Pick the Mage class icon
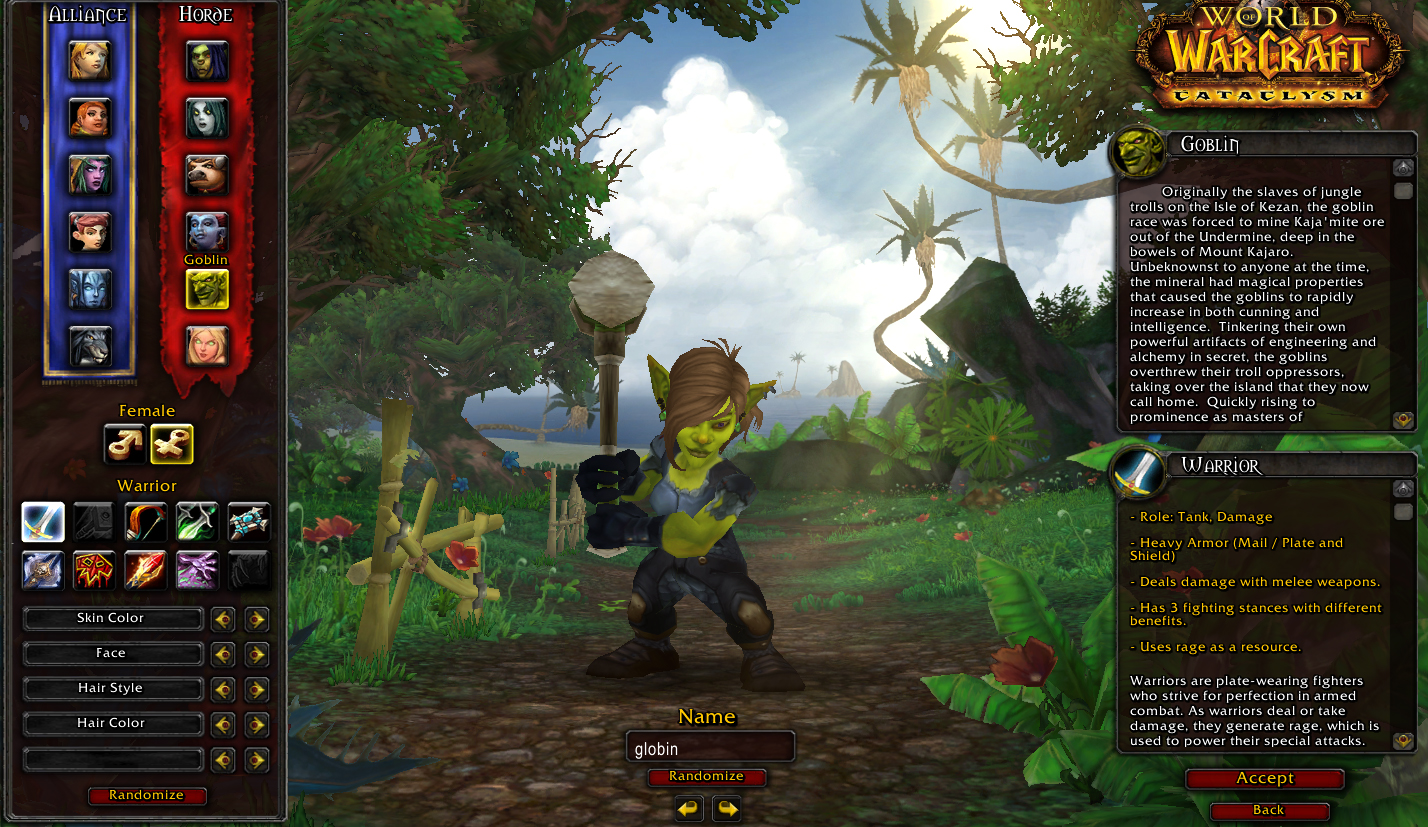This screenshot has width=1428, height=827. [x=146, y=570]
